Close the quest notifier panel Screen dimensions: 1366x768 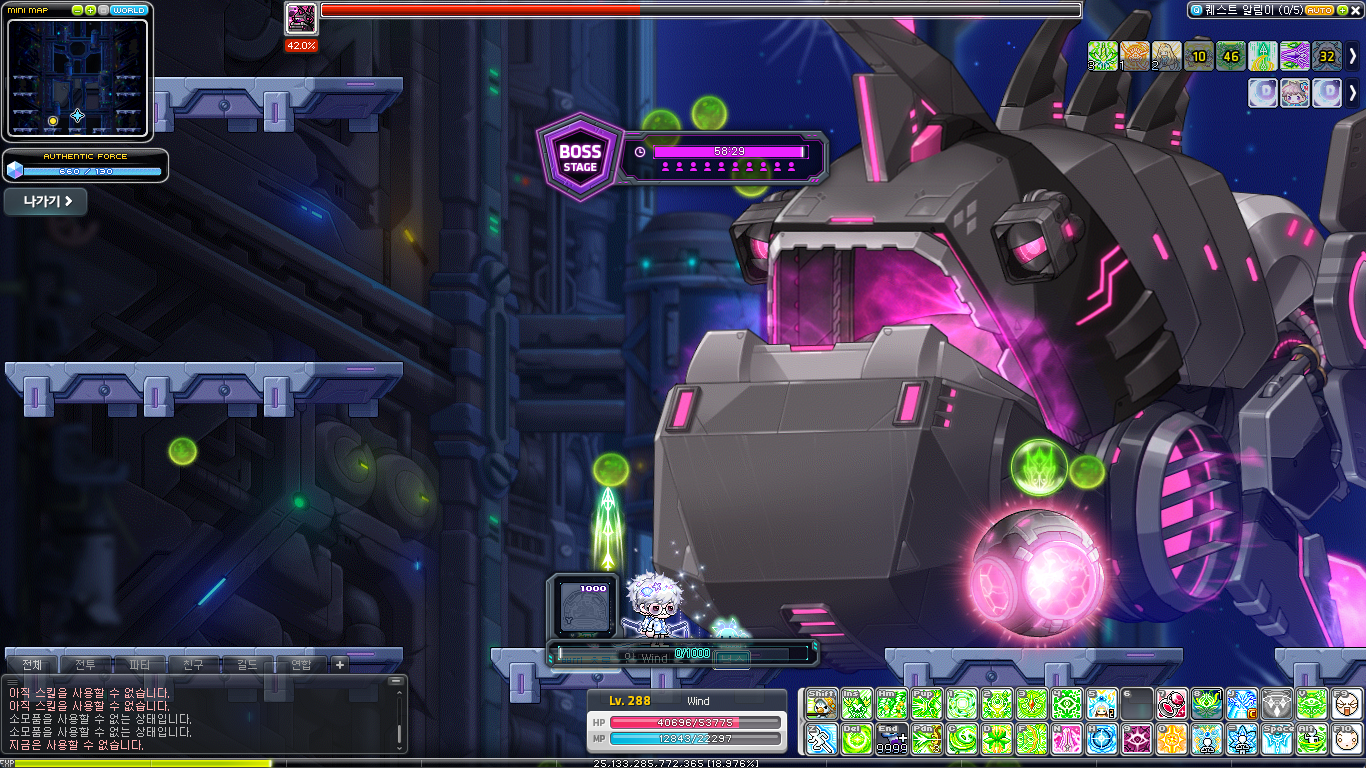[x=1355, y=10]
